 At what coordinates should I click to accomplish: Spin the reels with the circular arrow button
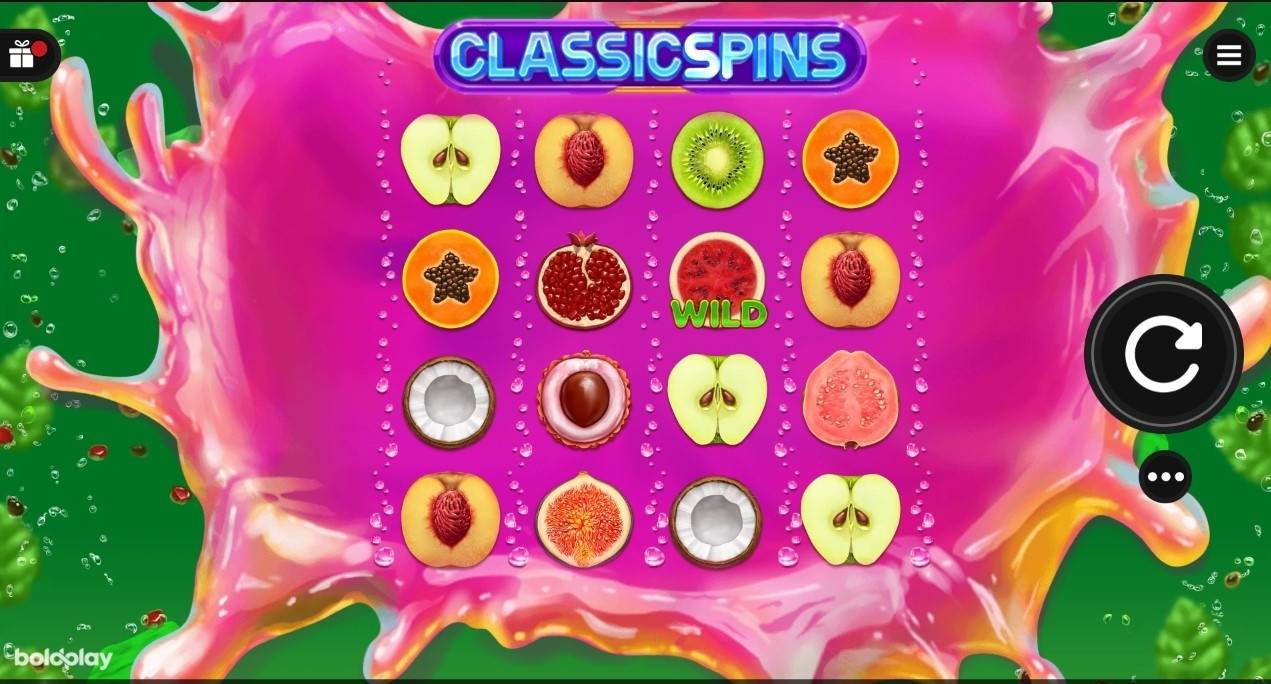click(x=1163, y=353)
